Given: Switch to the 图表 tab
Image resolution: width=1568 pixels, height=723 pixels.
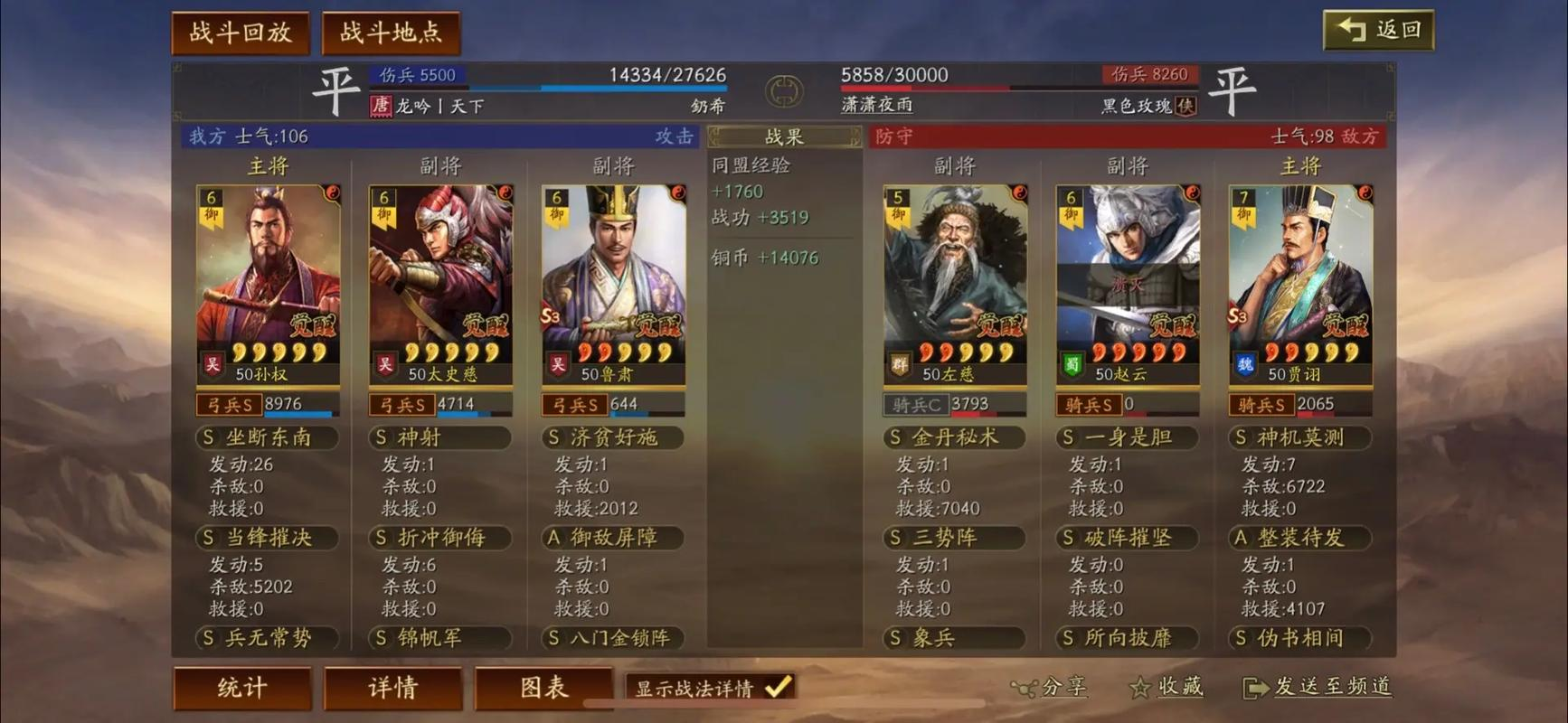Looking at the screenshot, I should 543,689.
